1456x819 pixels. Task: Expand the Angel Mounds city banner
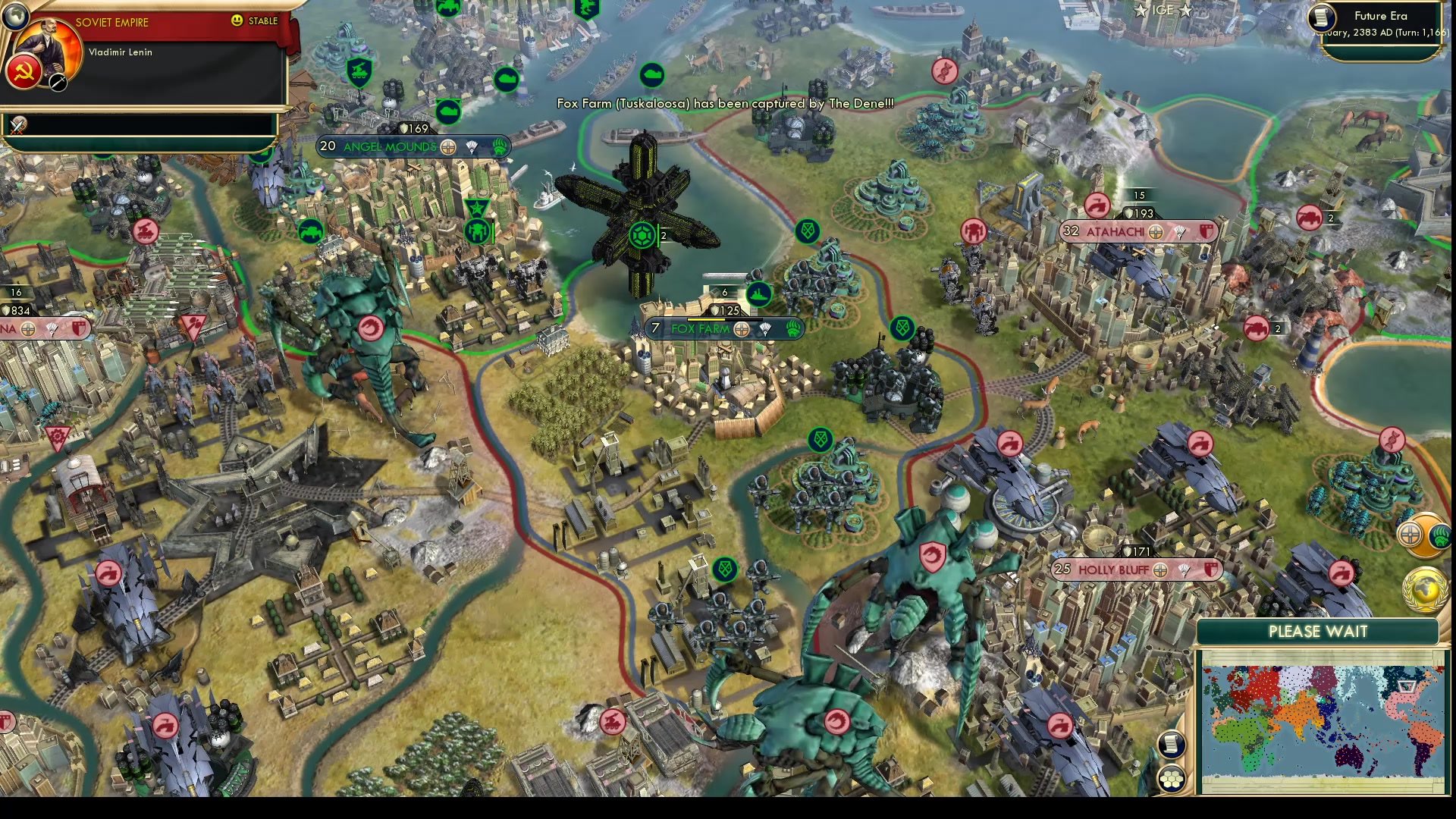coord(391,147)
